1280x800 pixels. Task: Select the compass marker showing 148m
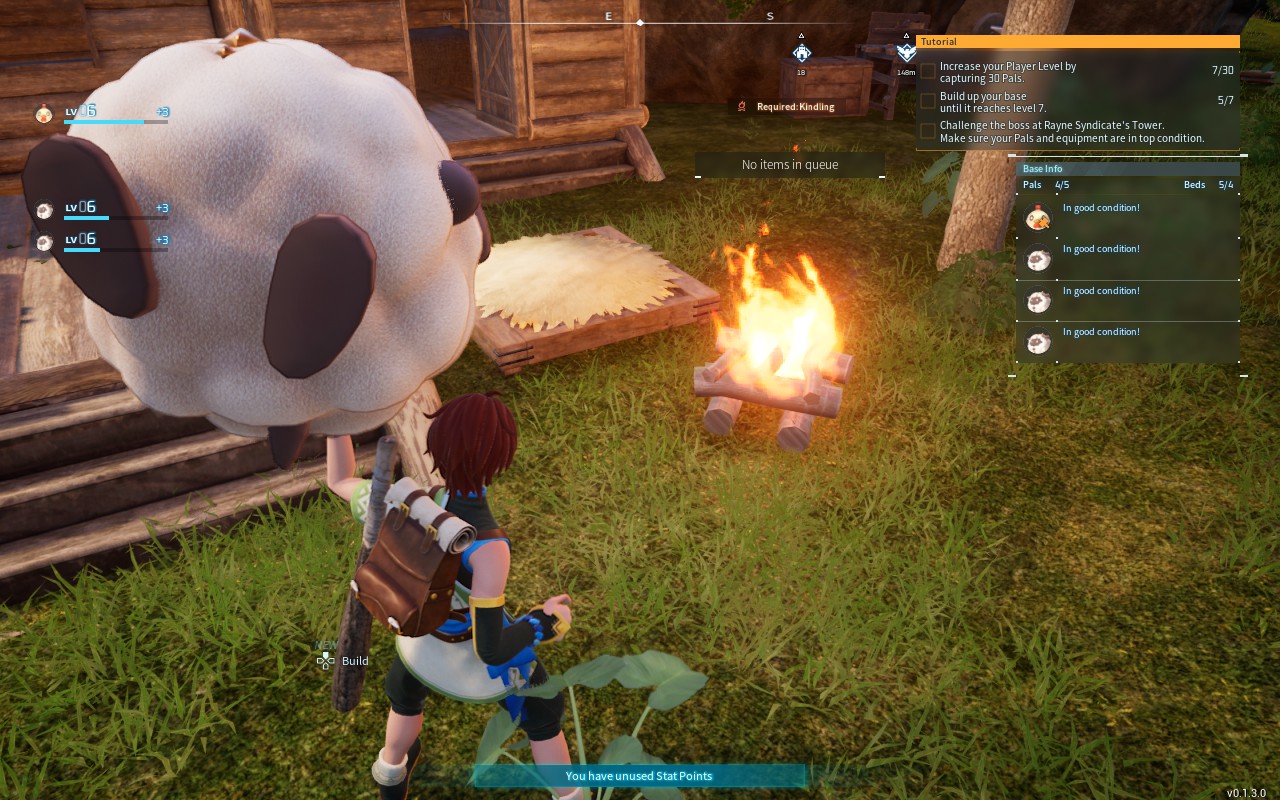click(x=906, y=52)
